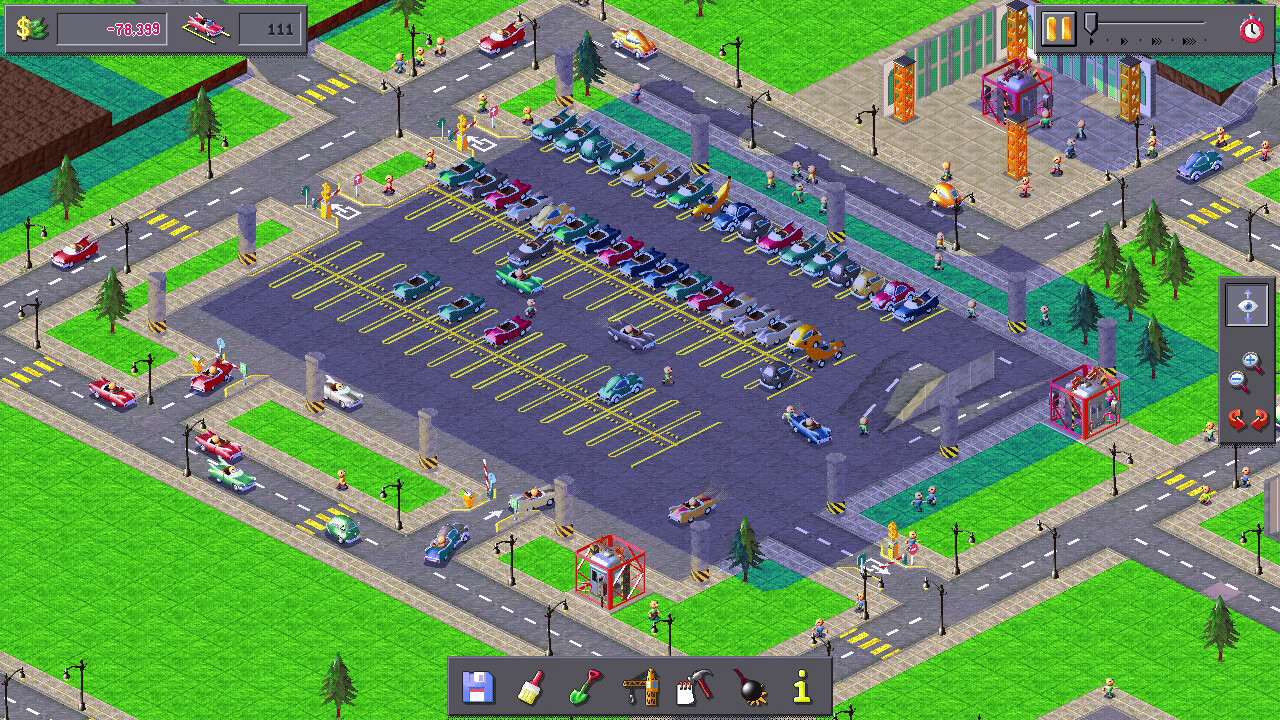
Task: Open the red stopwatch timer icon
Action: [x=1252, y=29]
